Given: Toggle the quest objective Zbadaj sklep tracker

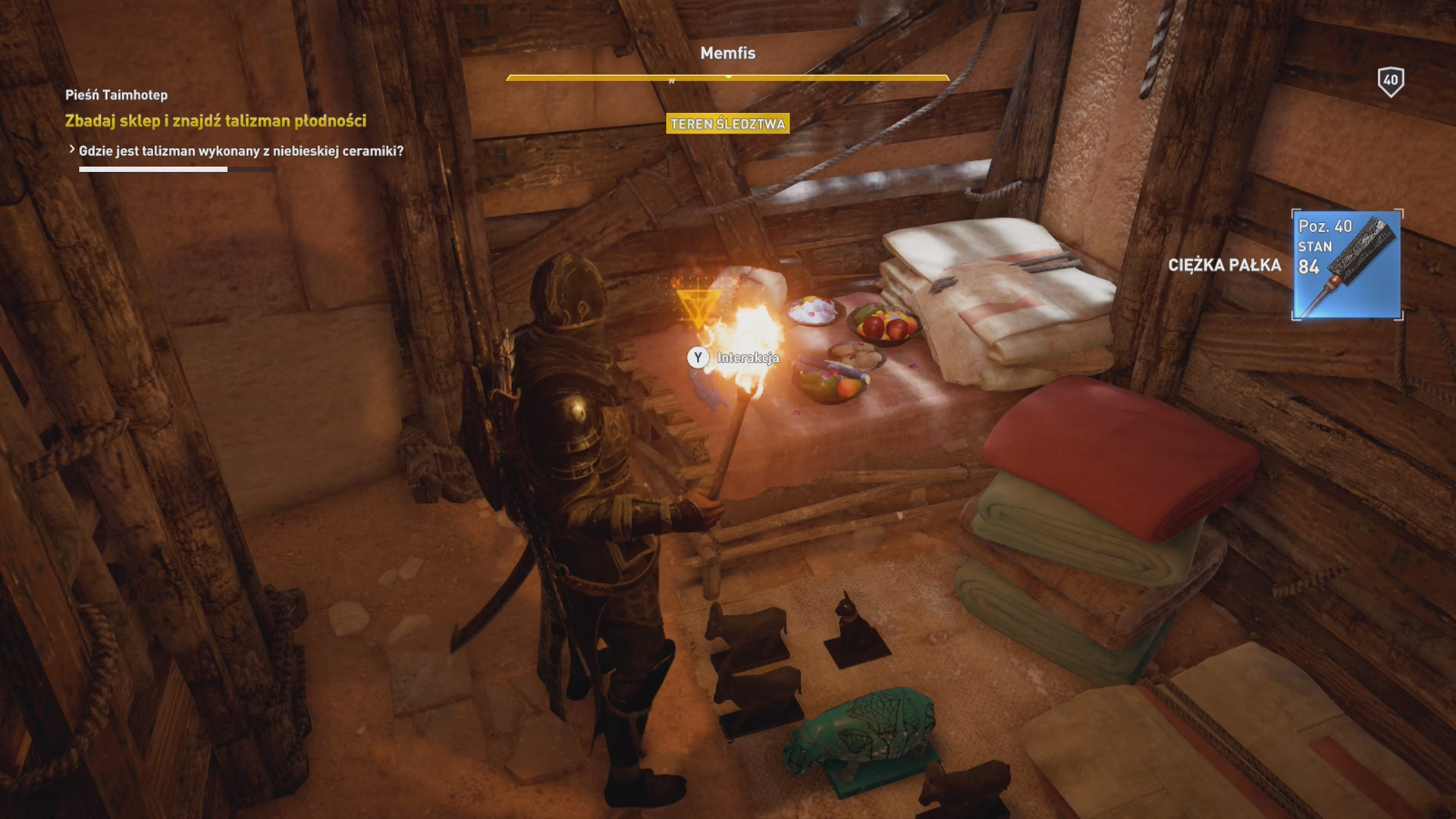Looking at the screenshot, I should coord(215,119).
